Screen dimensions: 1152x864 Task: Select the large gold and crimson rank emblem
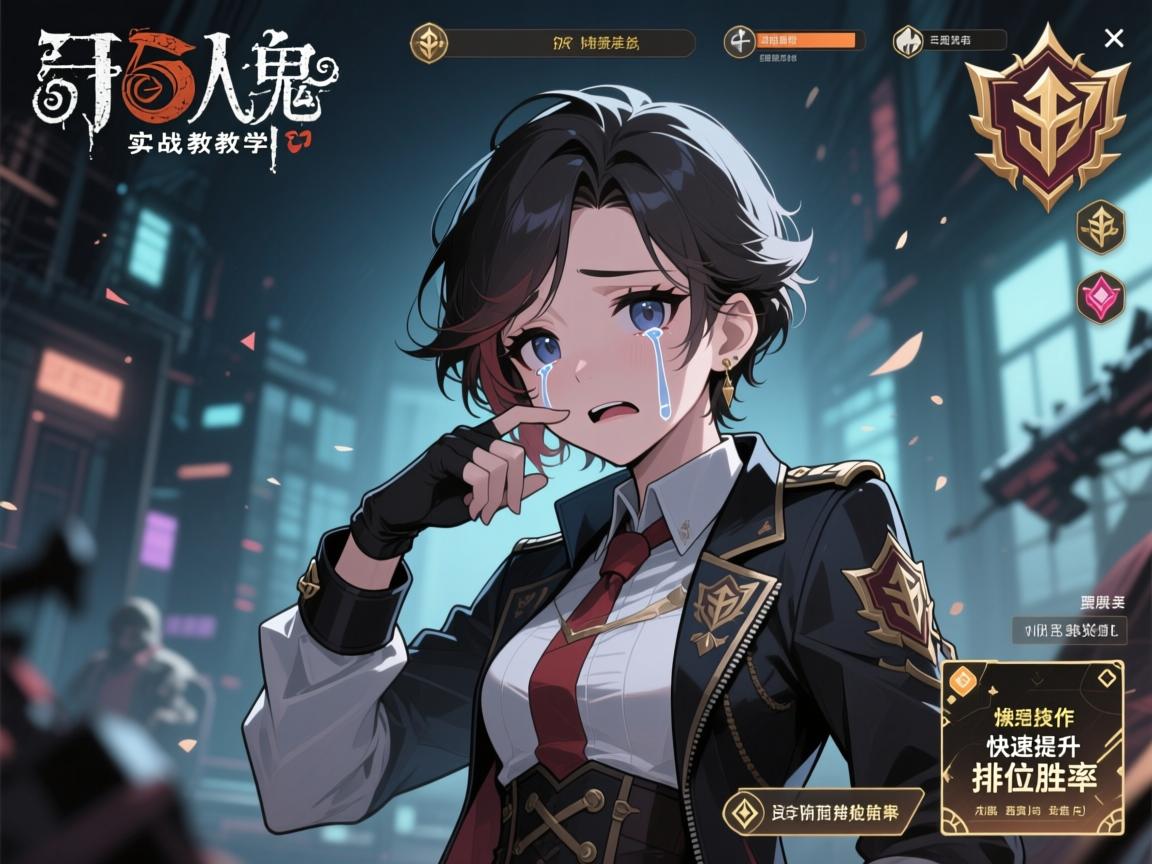(1047, 118)
